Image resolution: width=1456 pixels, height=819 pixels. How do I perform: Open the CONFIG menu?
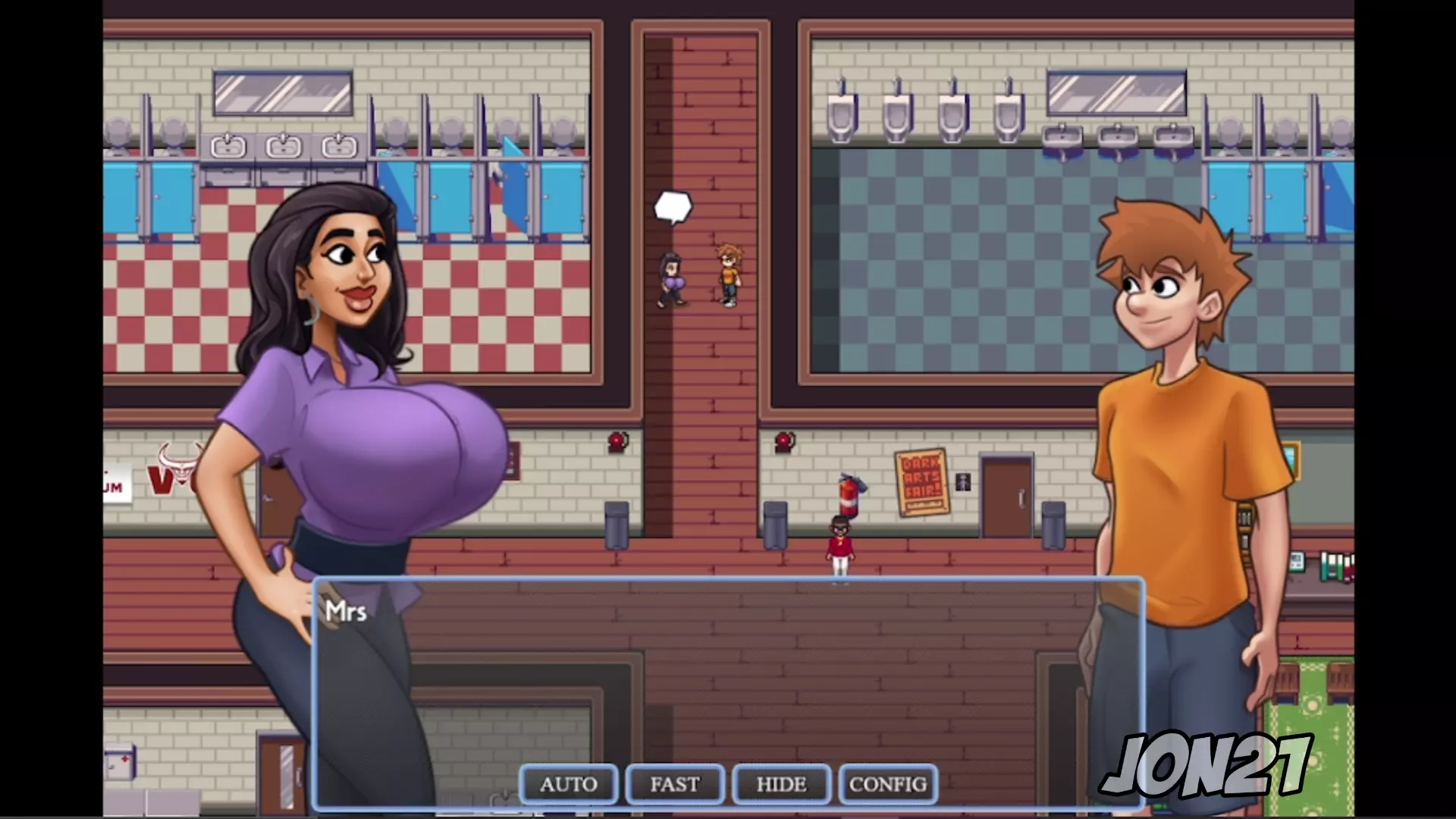(x=888, y=784)
